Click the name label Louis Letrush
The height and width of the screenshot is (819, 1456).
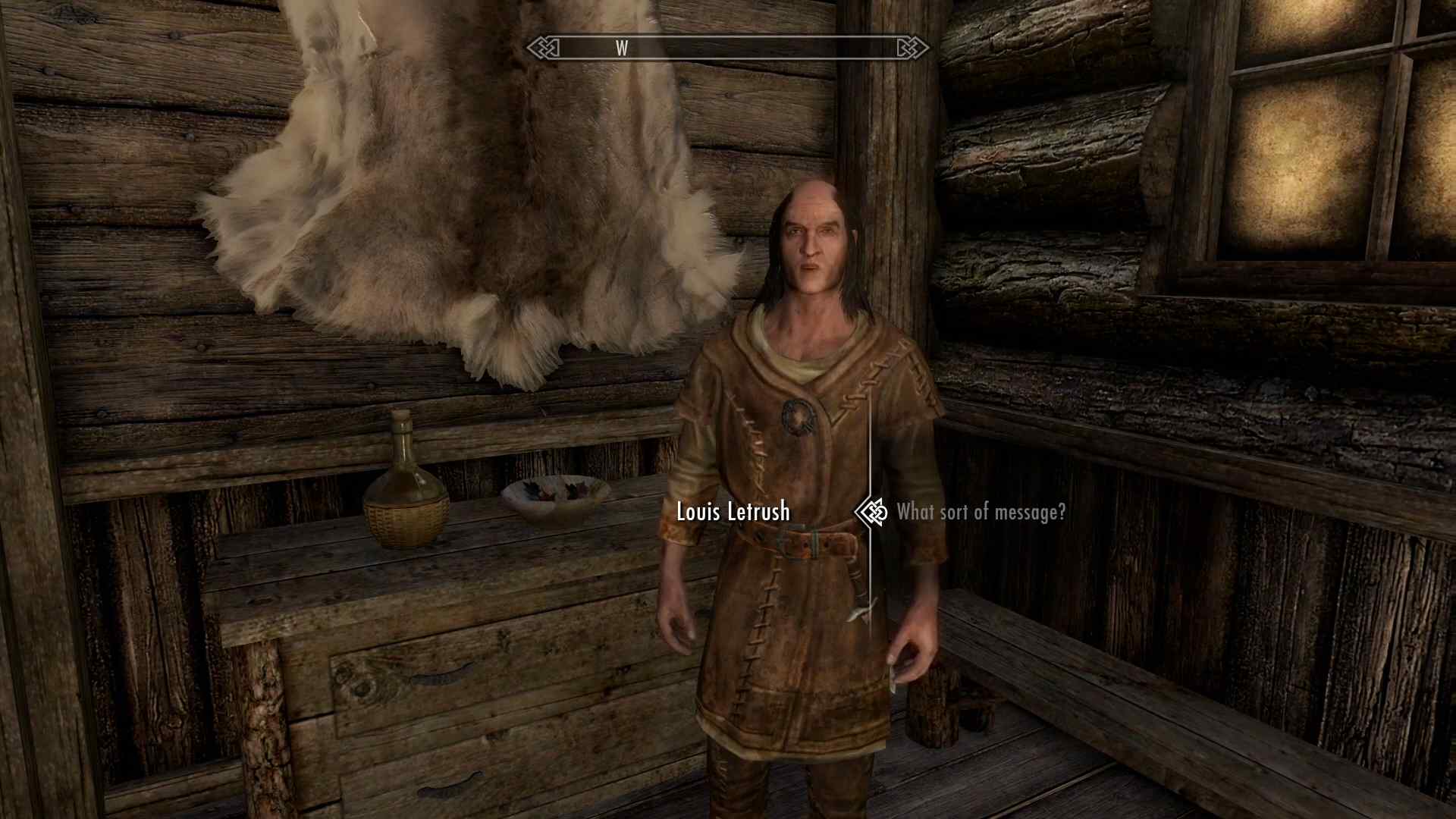(733, 513)
